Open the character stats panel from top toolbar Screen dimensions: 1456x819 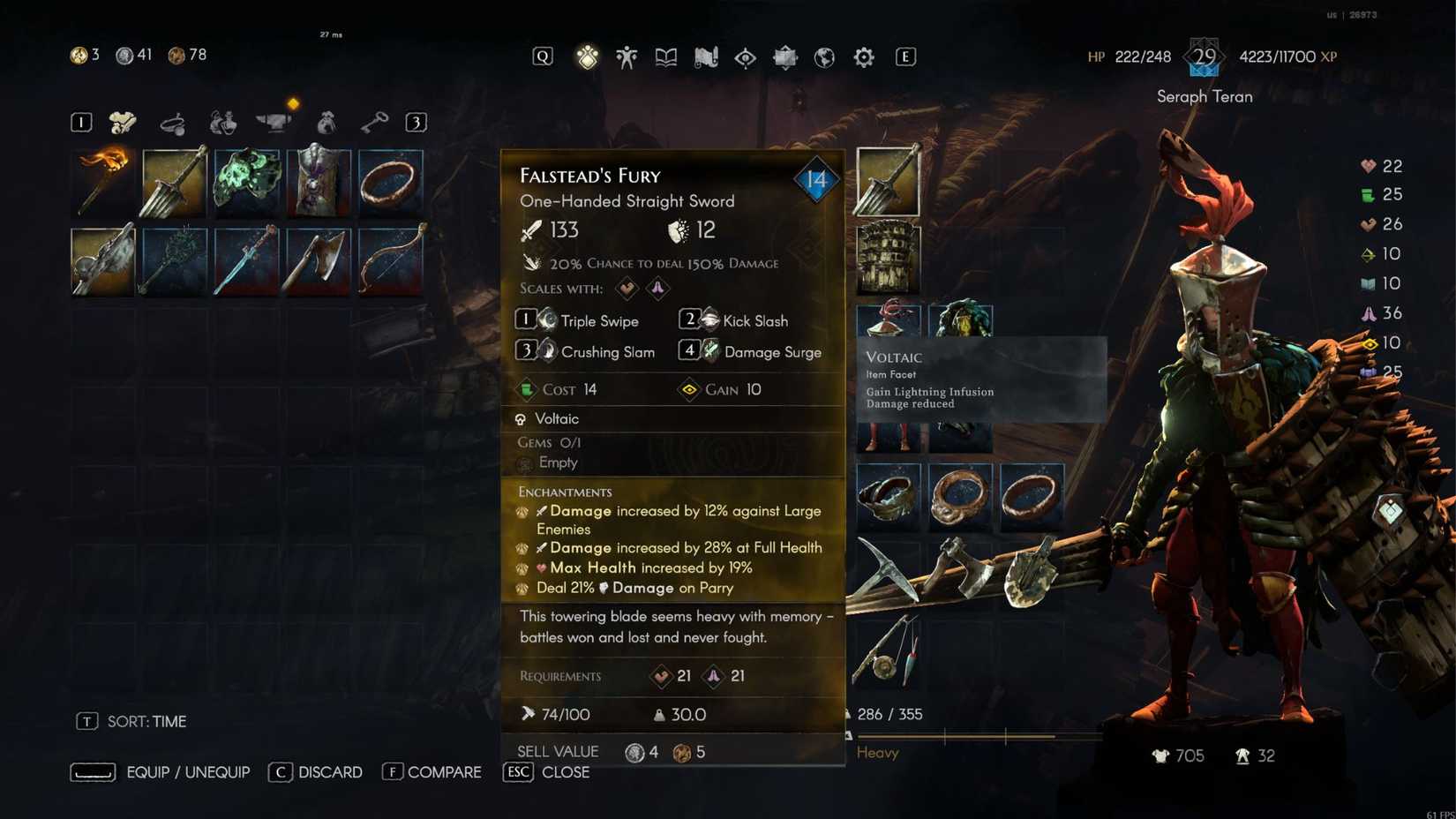[x=627, y=56]
